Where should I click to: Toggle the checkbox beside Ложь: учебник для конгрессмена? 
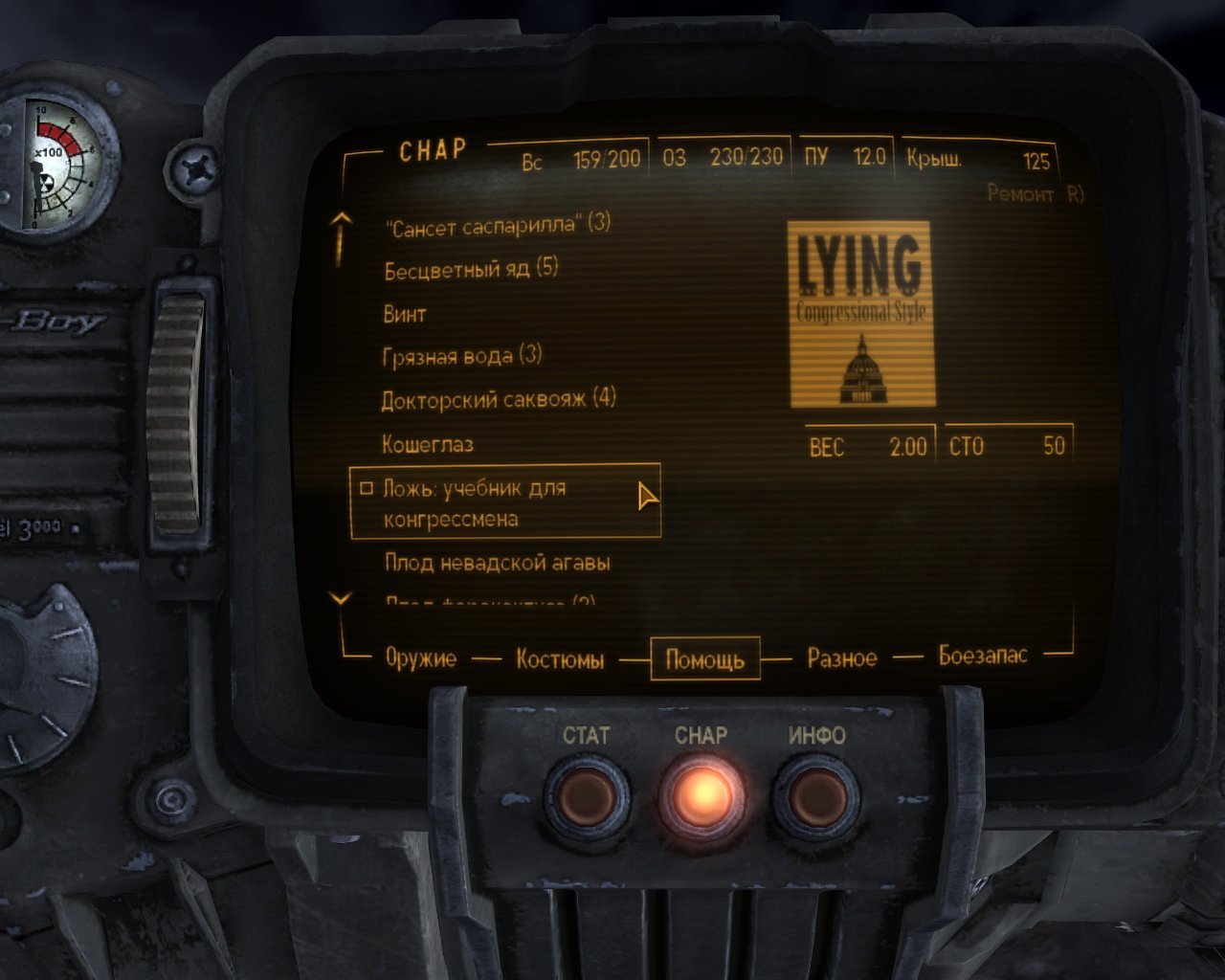[366, 488]
